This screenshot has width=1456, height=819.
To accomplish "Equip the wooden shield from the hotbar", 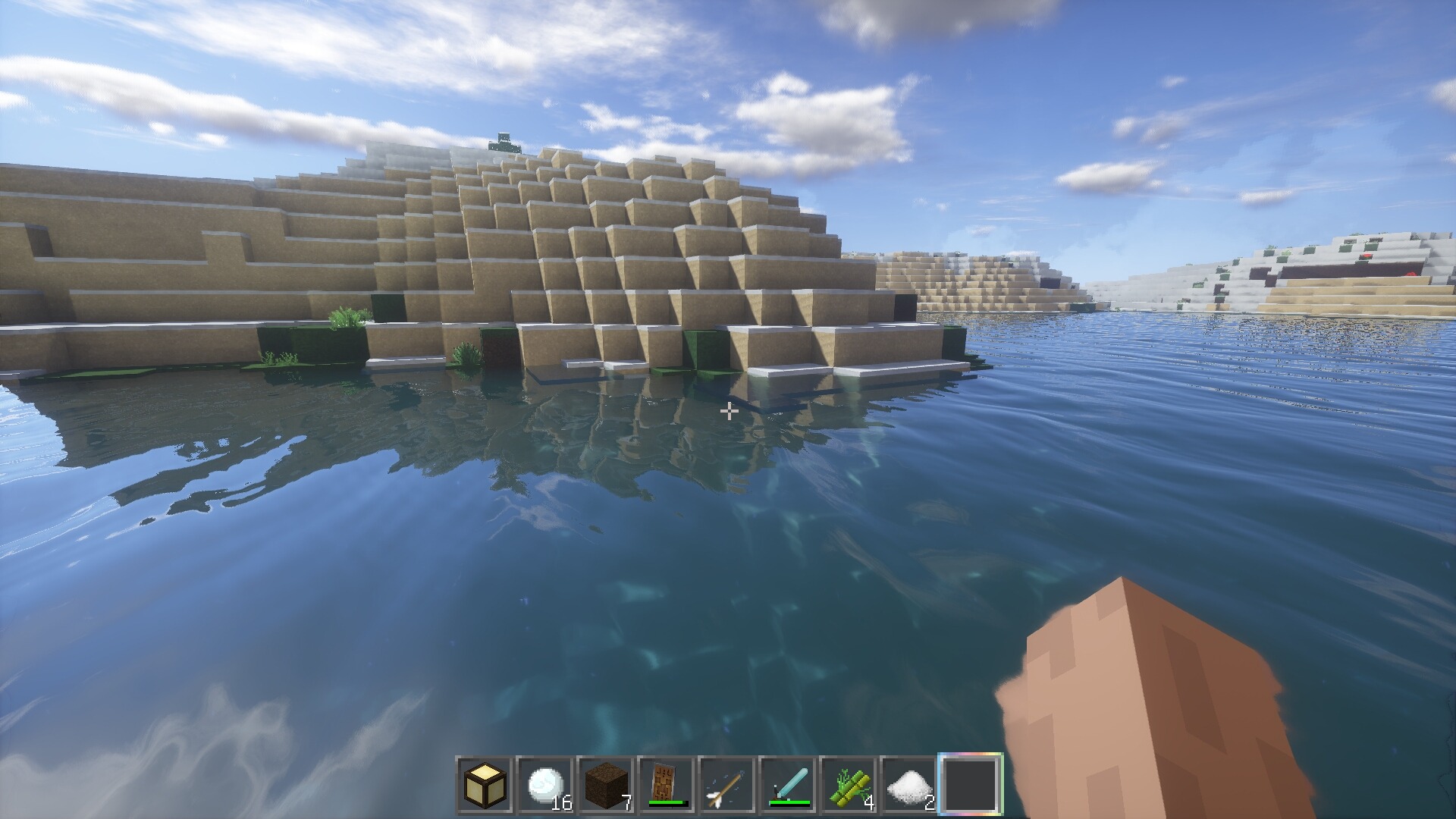I will pos(667,785).
